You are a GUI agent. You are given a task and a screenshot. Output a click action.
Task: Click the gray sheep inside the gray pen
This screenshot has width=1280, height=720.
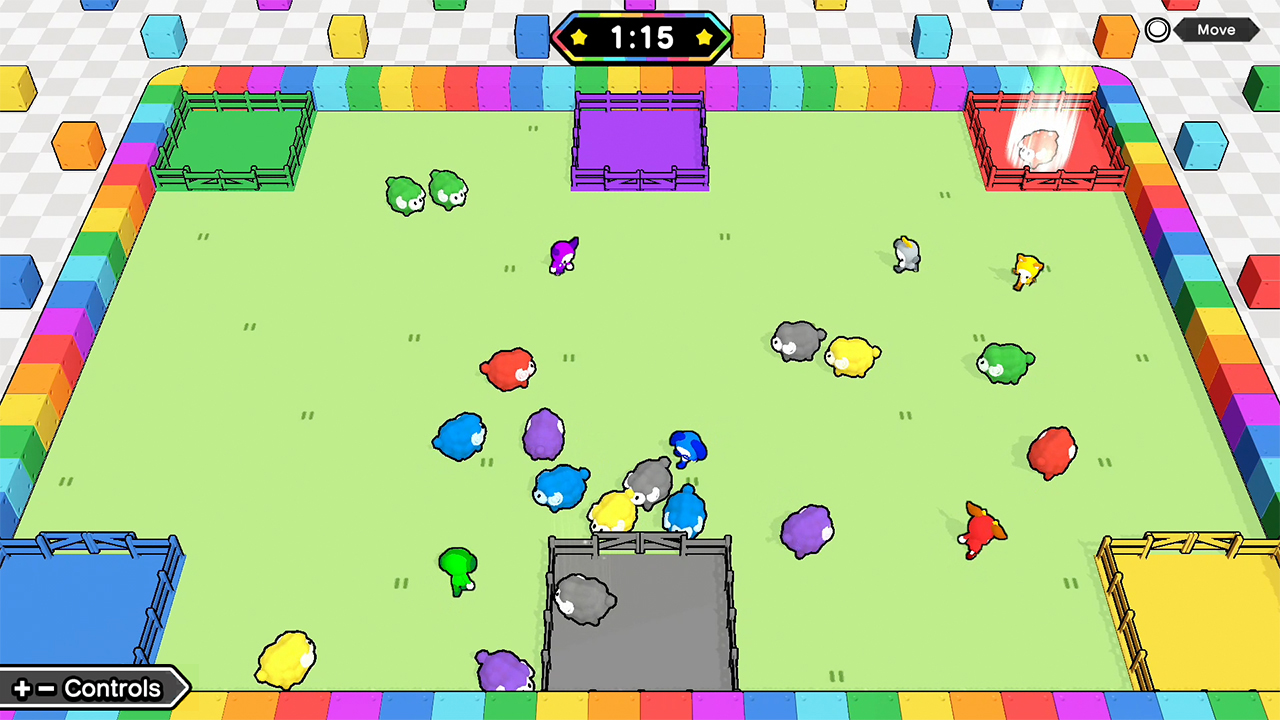(x=585, y=600)
